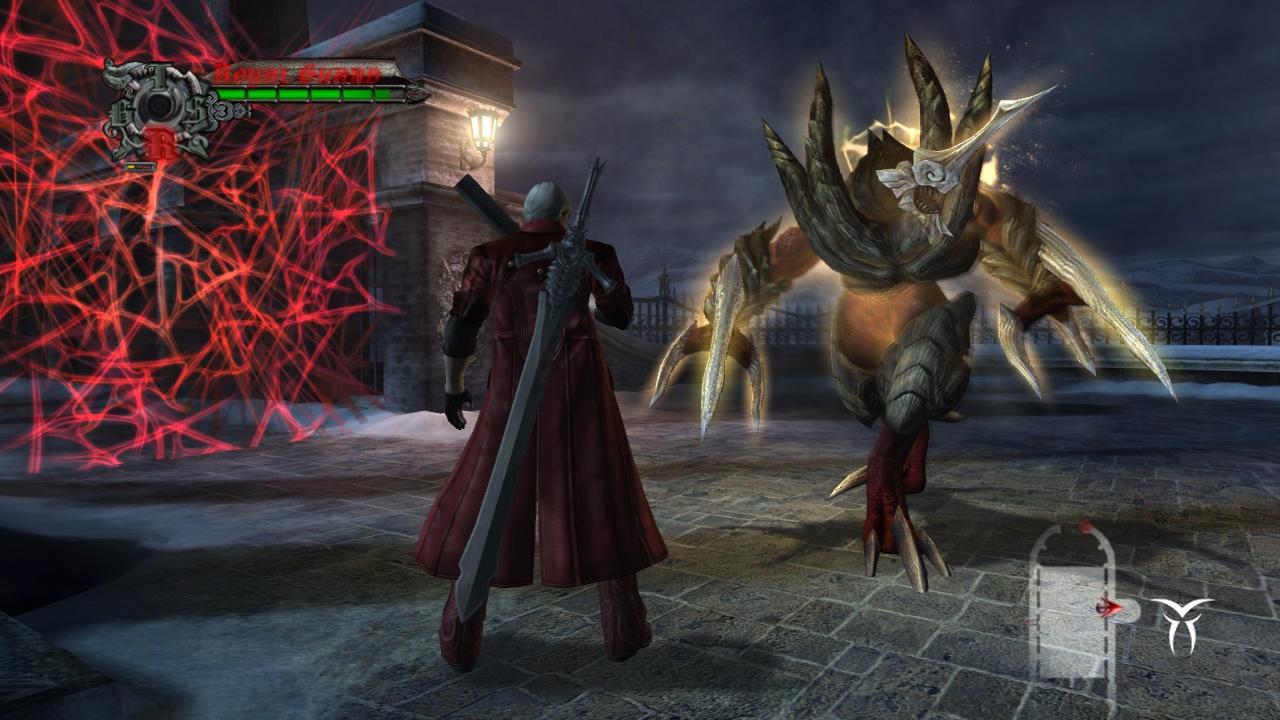Click the room doorway opening on the minimap
Image resolution: width=1280 pixels, height=720 pixels.
[x=1128, y=607]
